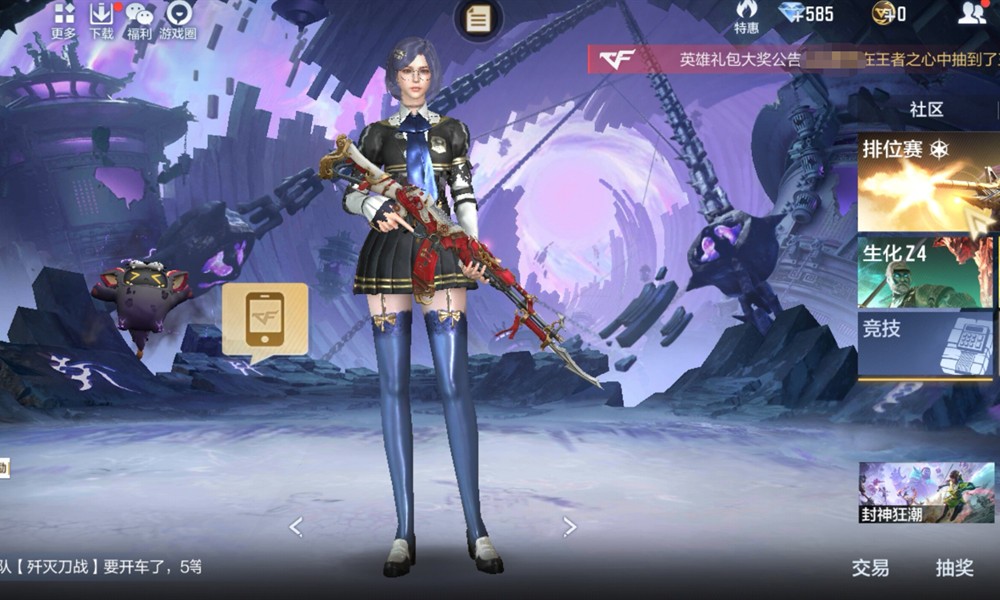The image size is (1000, 600).
Task: Show the previous character with left arrow
Action: (296, 526)
